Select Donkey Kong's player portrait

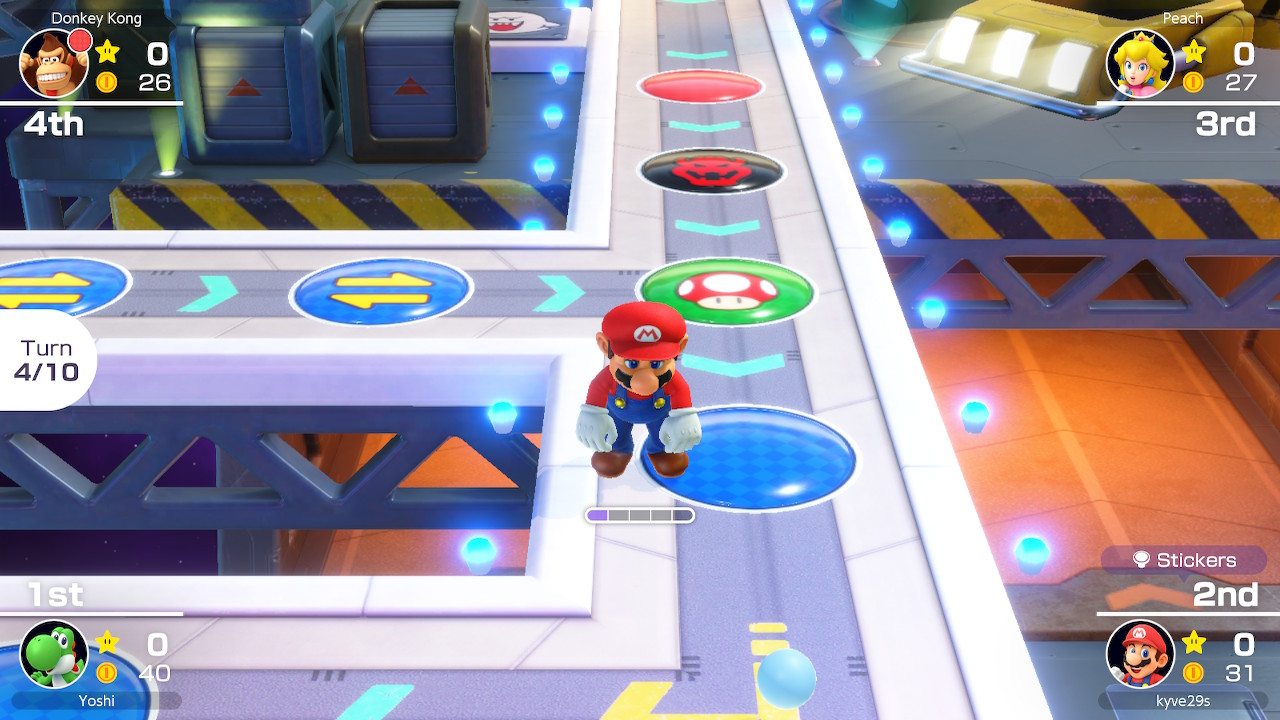(54, 64)
